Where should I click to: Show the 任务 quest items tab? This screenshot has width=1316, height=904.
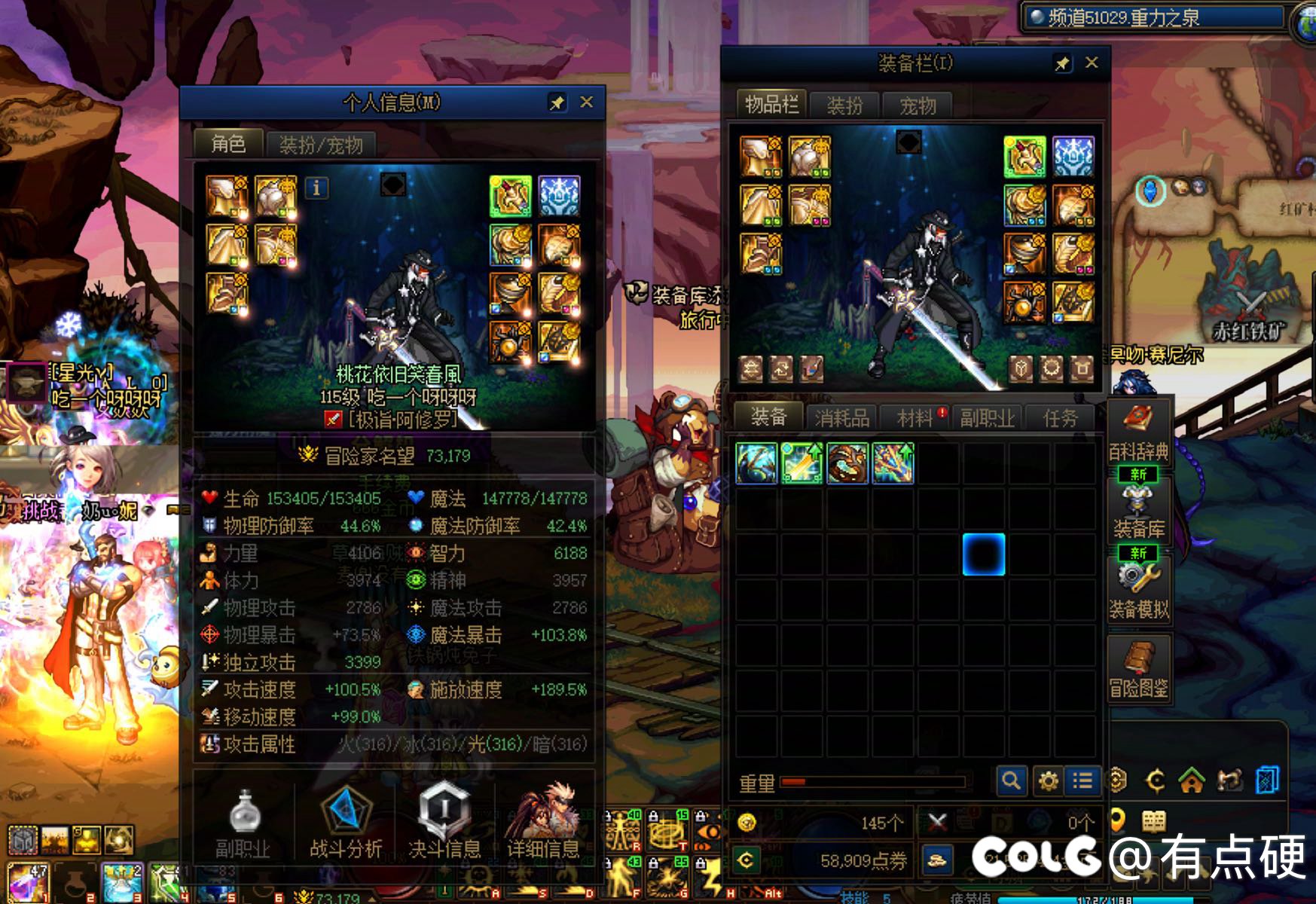click(1060, 418)
